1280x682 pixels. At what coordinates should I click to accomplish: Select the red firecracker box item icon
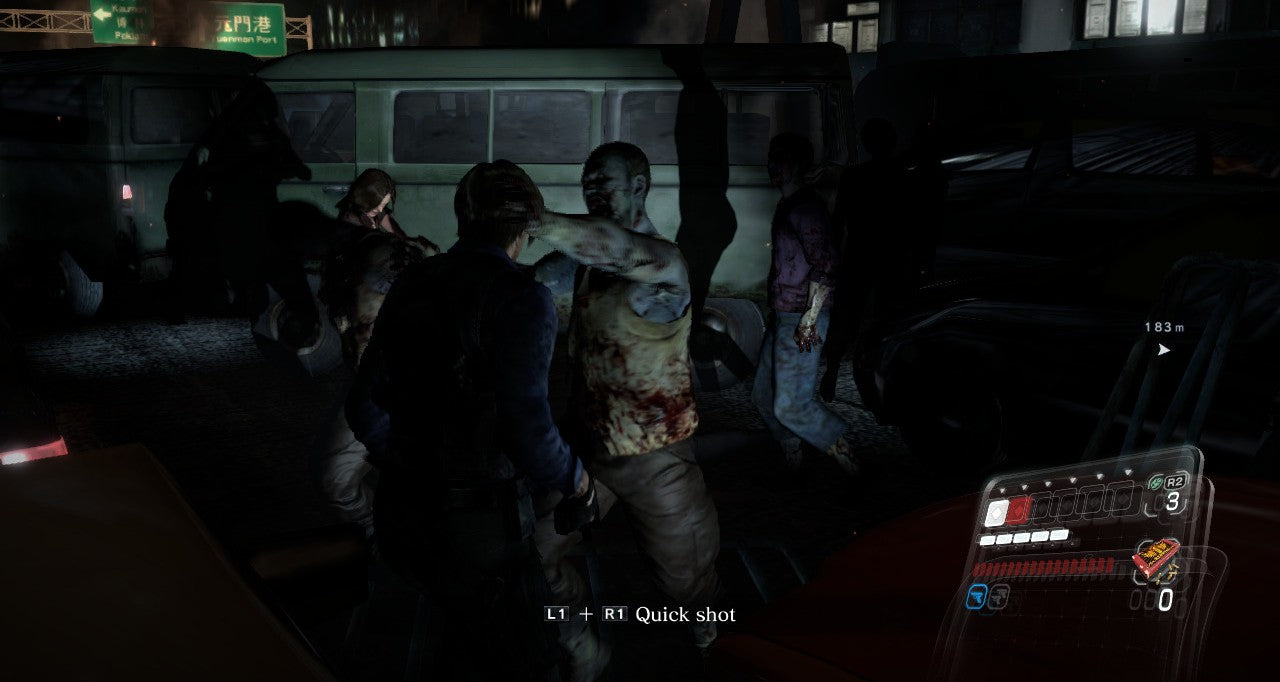[1154, 557]
